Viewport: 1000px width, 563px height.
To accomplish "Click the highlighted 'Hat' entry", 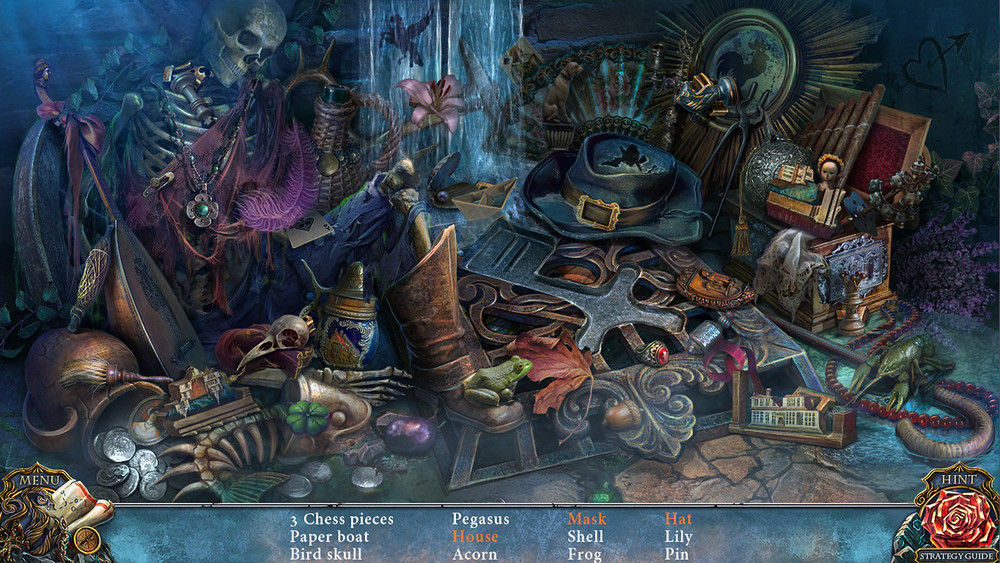I will pyautogui.click(x=678, y=519).
